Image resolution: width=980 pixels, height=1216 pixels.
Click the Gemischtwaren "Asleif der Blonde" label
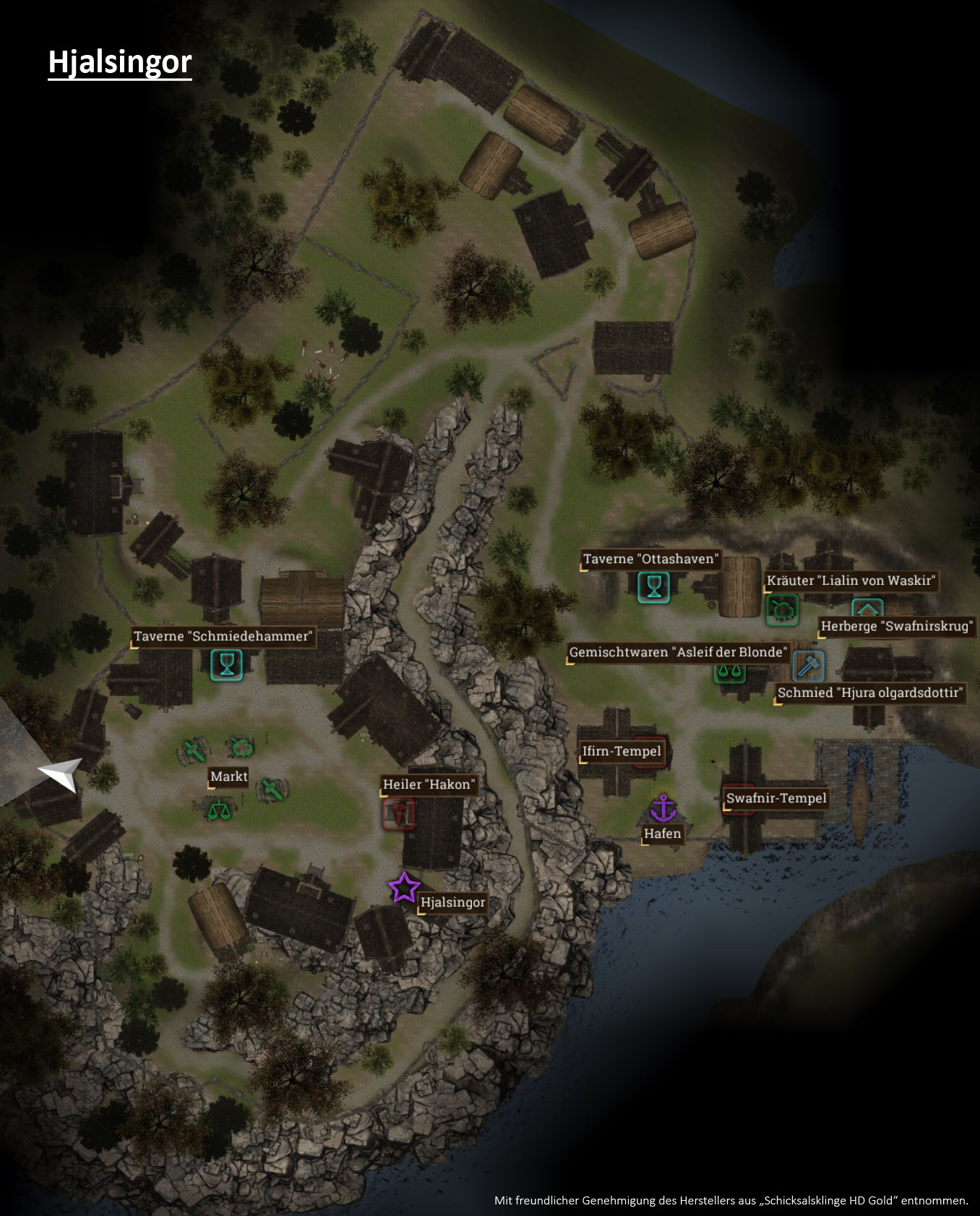pyautogui.click(x=677, y=652)
